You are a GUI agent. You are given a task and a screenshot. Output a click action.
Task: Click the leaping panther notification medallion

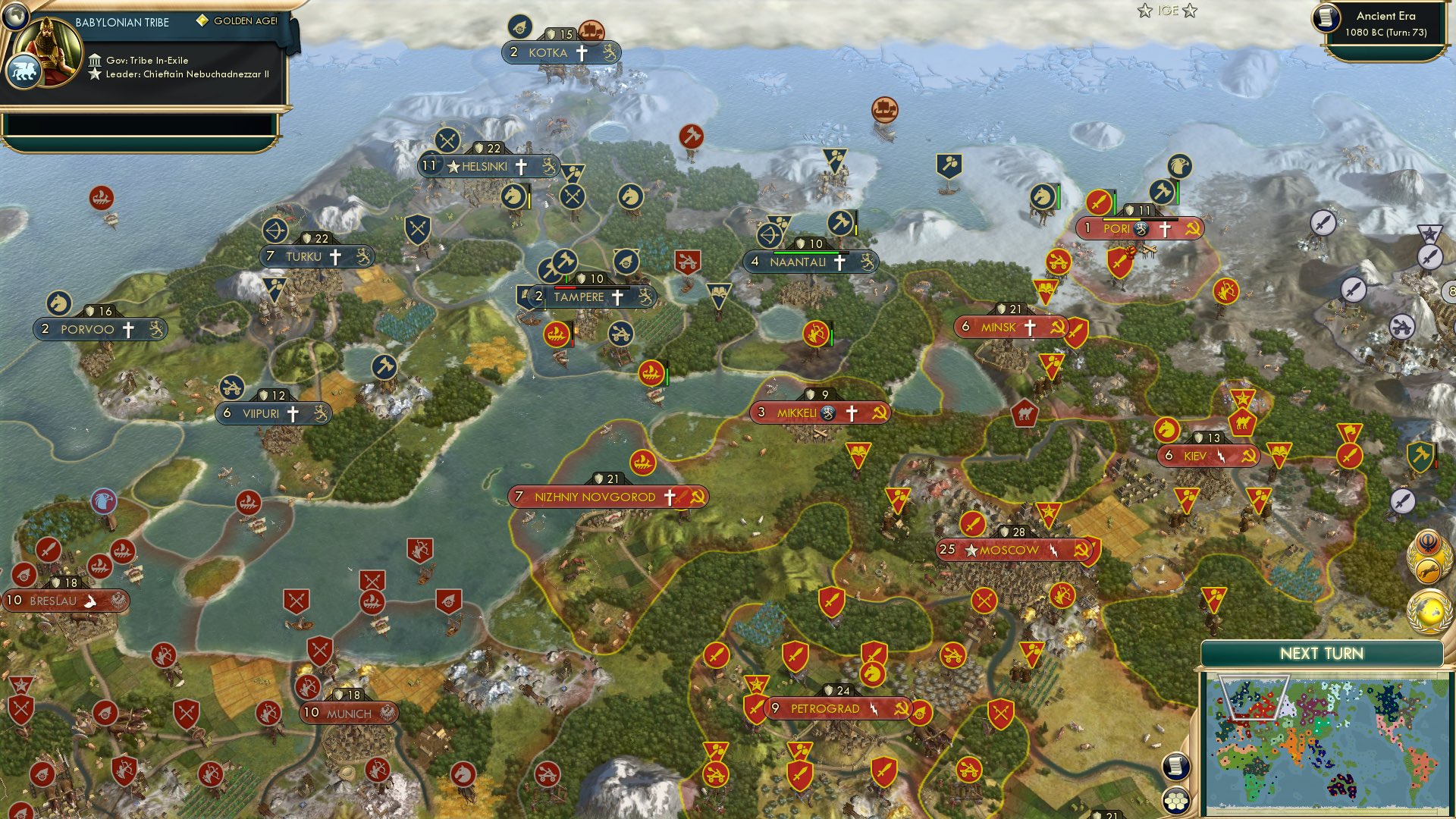click(1427, 570)
